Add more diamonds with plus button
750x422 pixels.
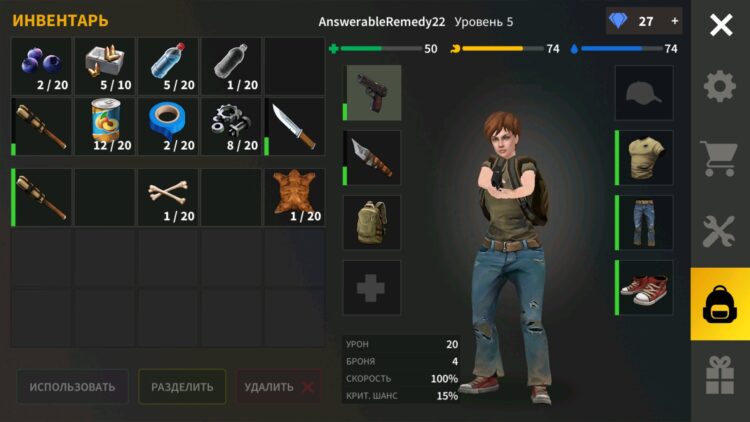(x=674, y=21)
